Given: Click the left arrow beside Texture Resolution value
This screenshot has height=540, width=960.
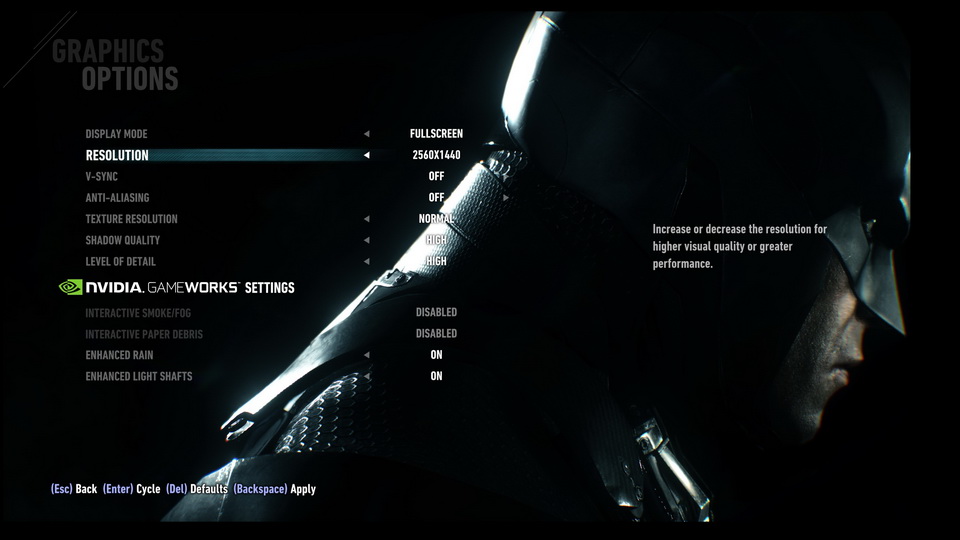Looking at the screenshot, I should point(366,219).
